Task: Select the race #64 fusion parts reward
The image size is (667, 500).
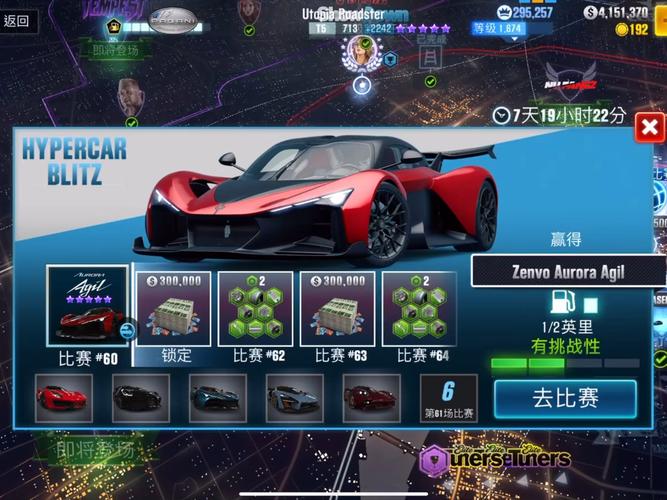Action: click(x=419, y=308)
